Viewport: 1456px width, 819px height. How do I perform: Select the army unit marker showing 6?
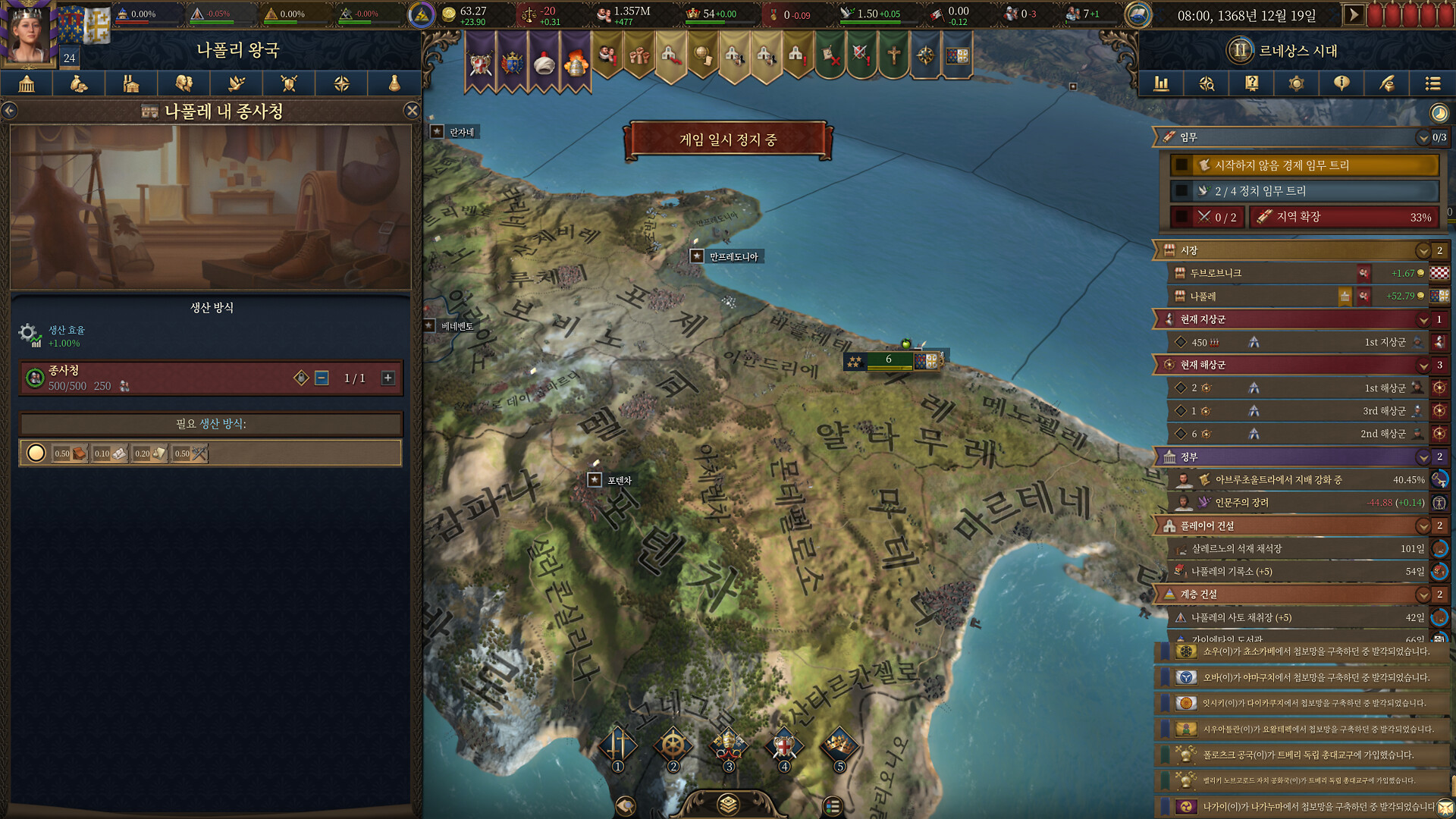click(889, 360)
